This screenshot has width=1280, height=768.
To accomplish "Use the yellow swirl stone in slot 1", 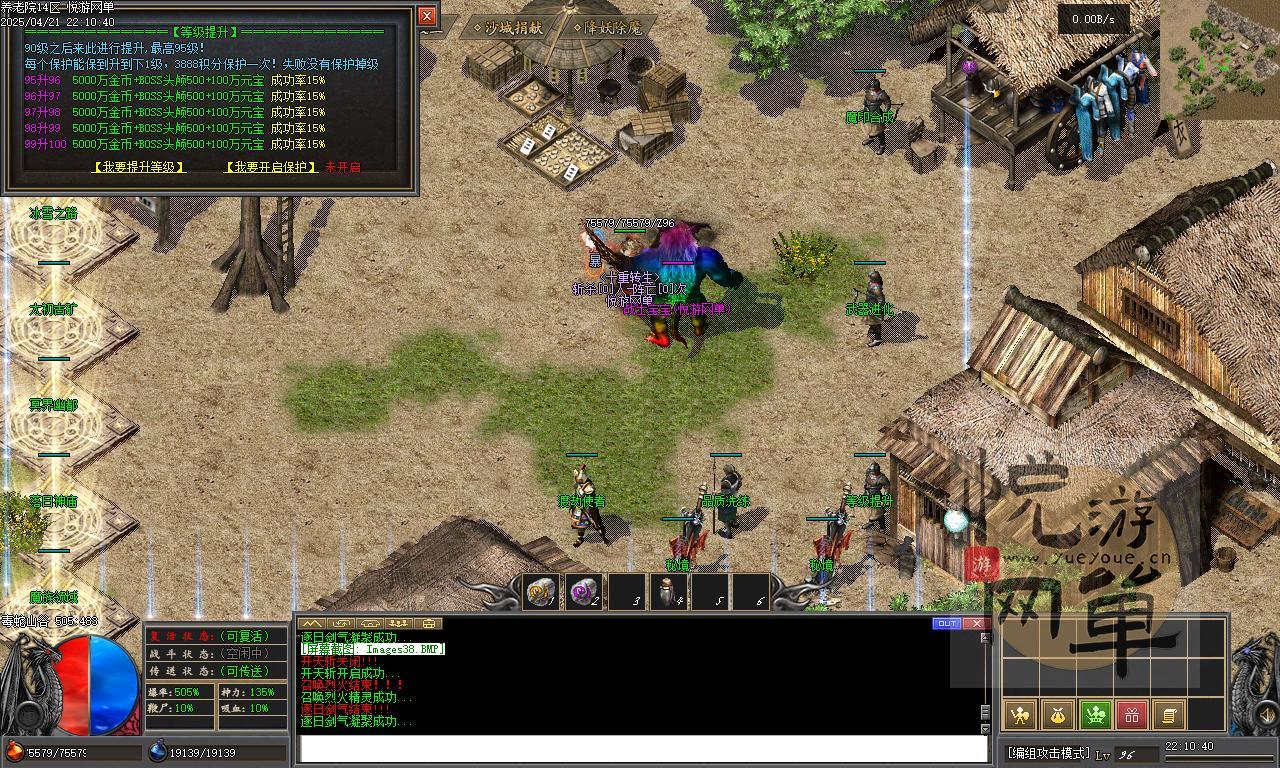I will pos(541,591).
